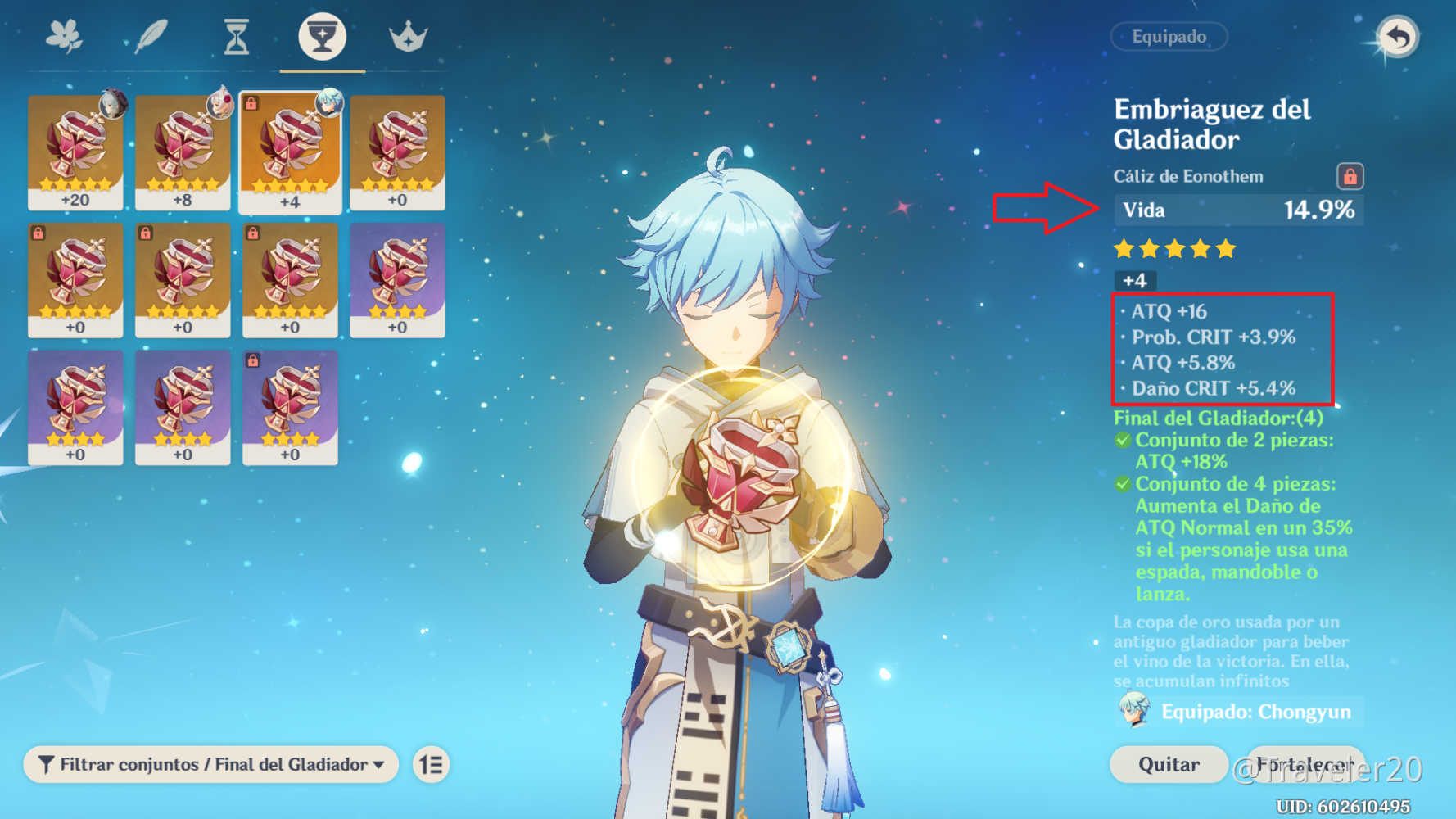Select the +4 gladiator goblet
Image resolution: width=1456 pixels, height=819 pixels.
(x=290, y=152)
